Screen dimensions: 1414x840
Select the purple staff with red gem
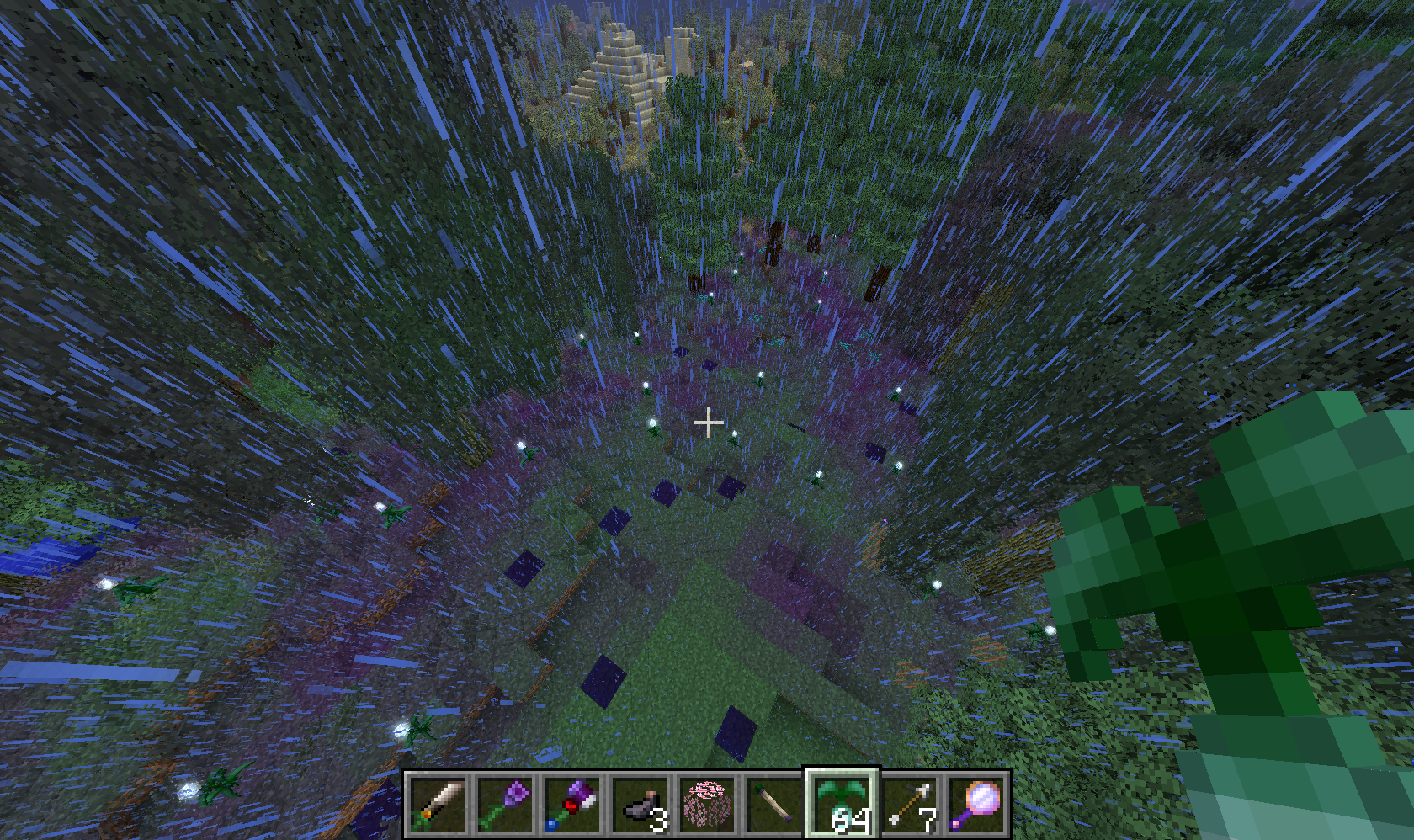pos(572,805)
